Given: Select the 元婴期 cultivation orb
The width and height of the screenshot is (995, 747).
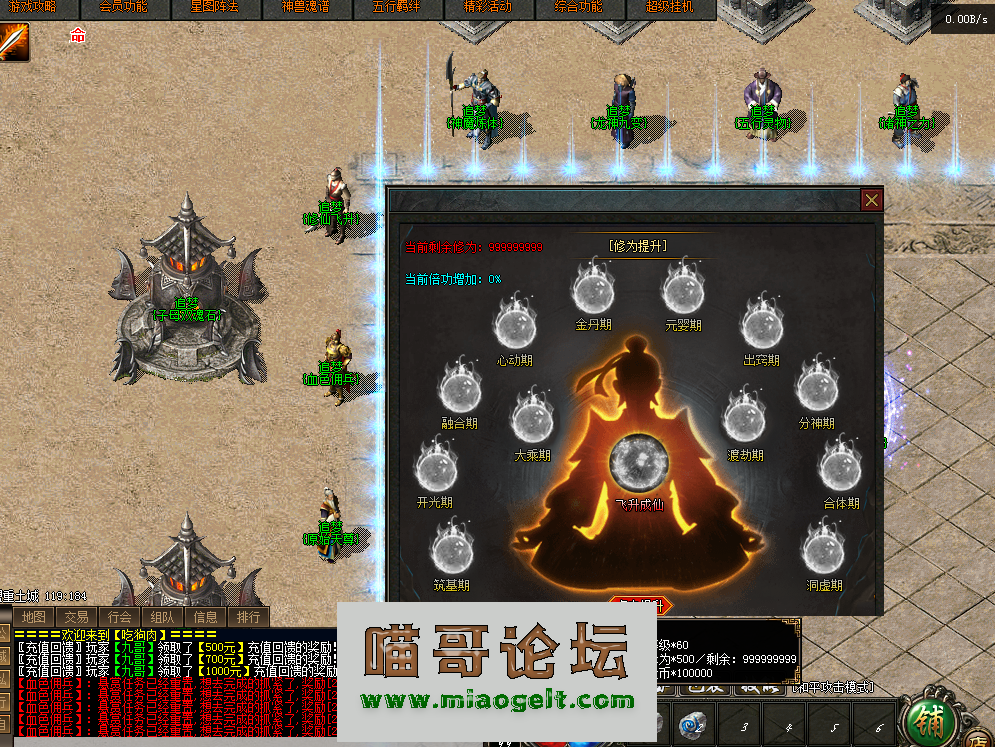Looking at the screenshot, I should [x=683, y=290].
